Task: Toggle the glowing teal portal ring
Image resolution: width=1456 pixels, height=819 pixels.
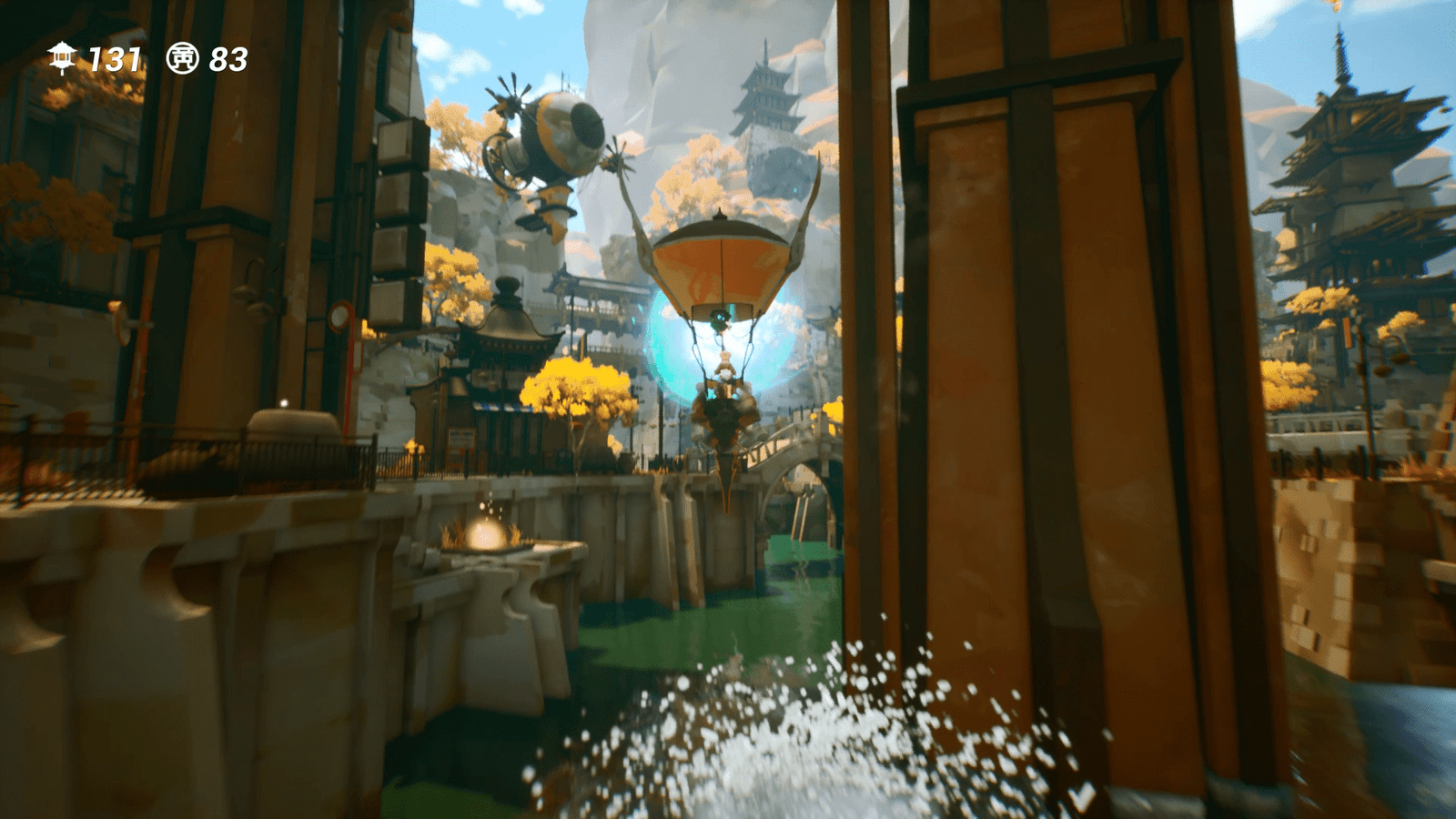Action: point(664,346)
